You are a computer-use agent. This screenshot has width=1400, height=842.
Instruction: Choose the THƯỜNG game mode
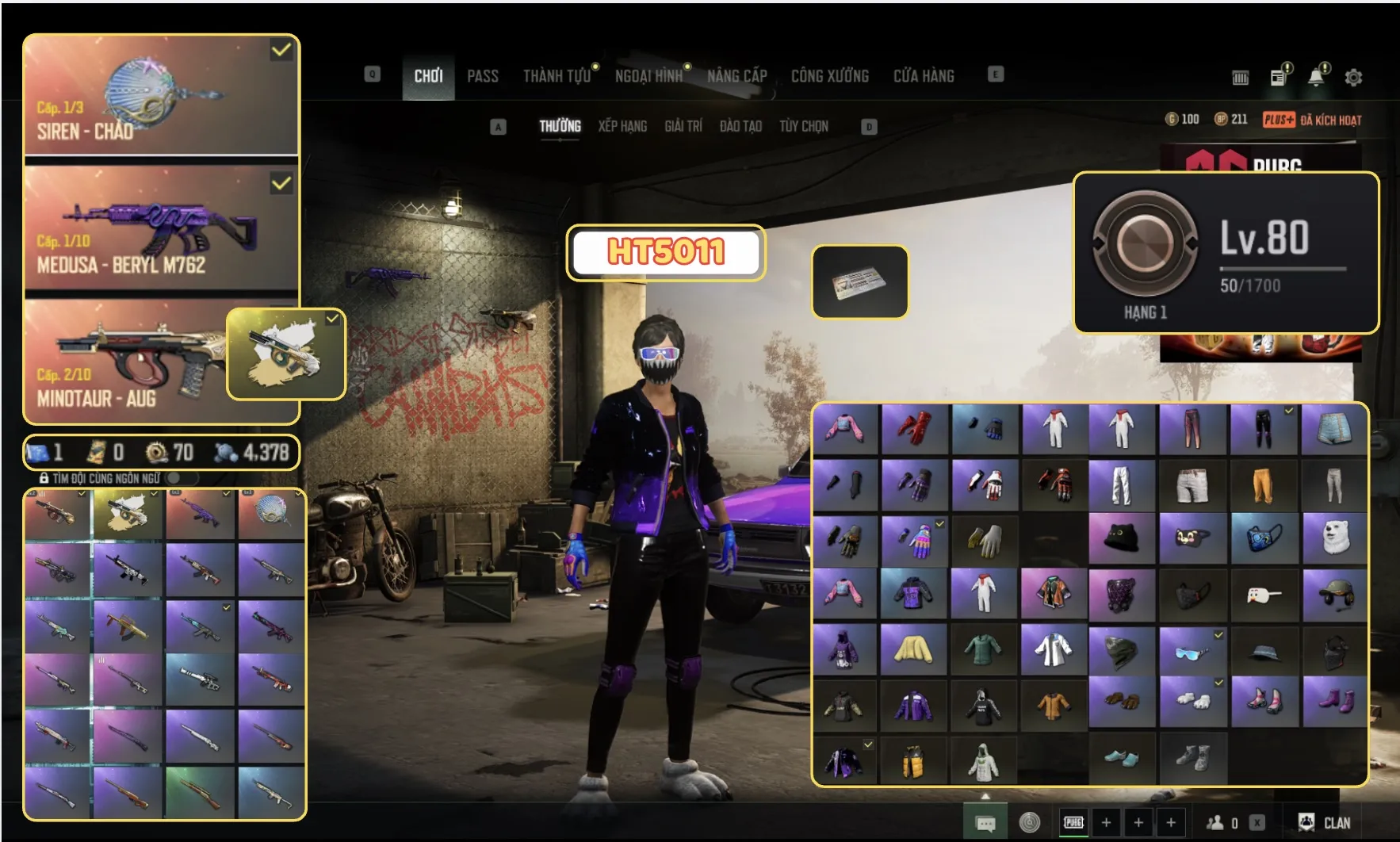pyautogui.click(x=560, y=126)
